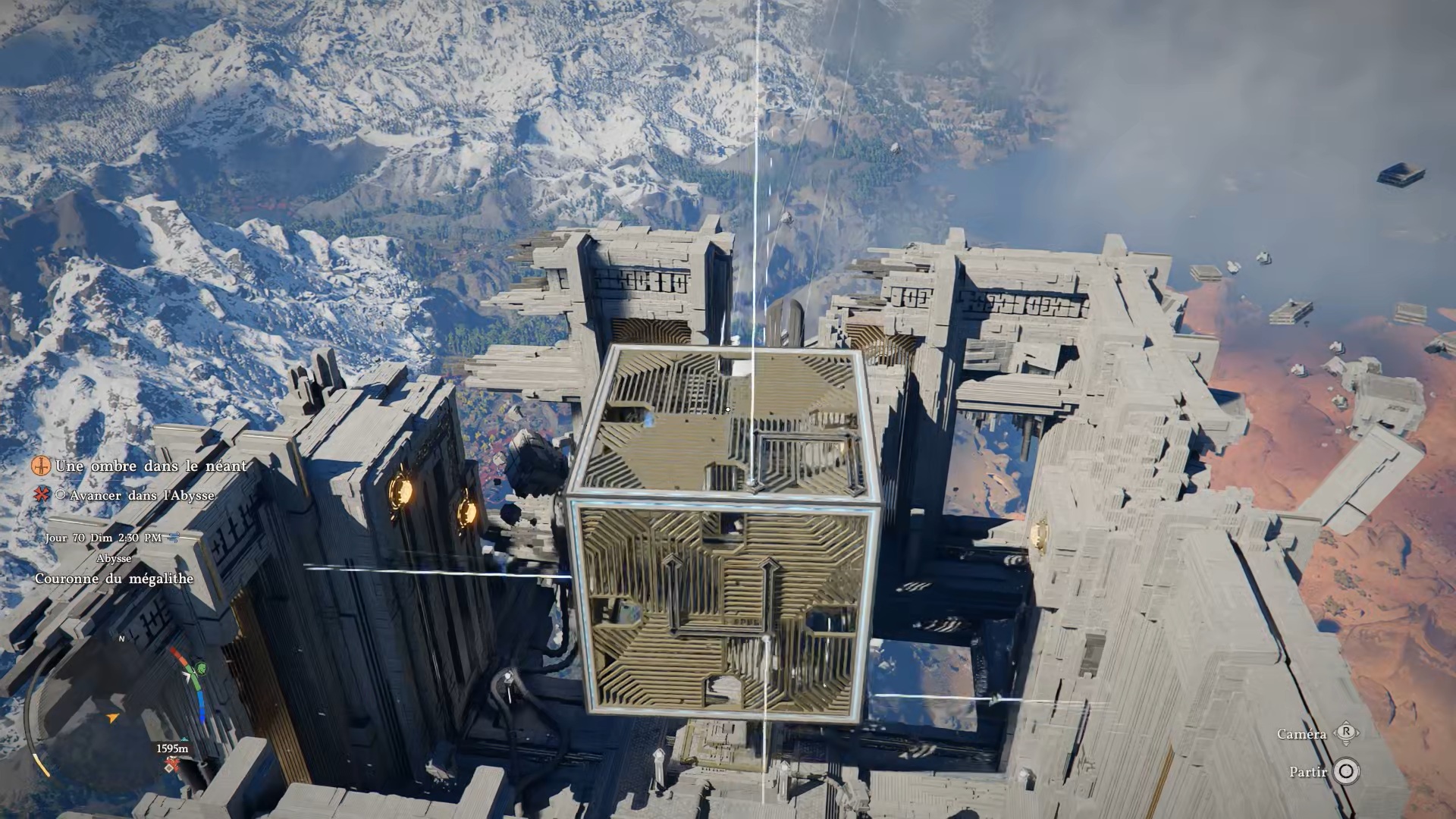
Task: Select the "Avancer dans l'Abysse" objective
Action: point(142,495)
